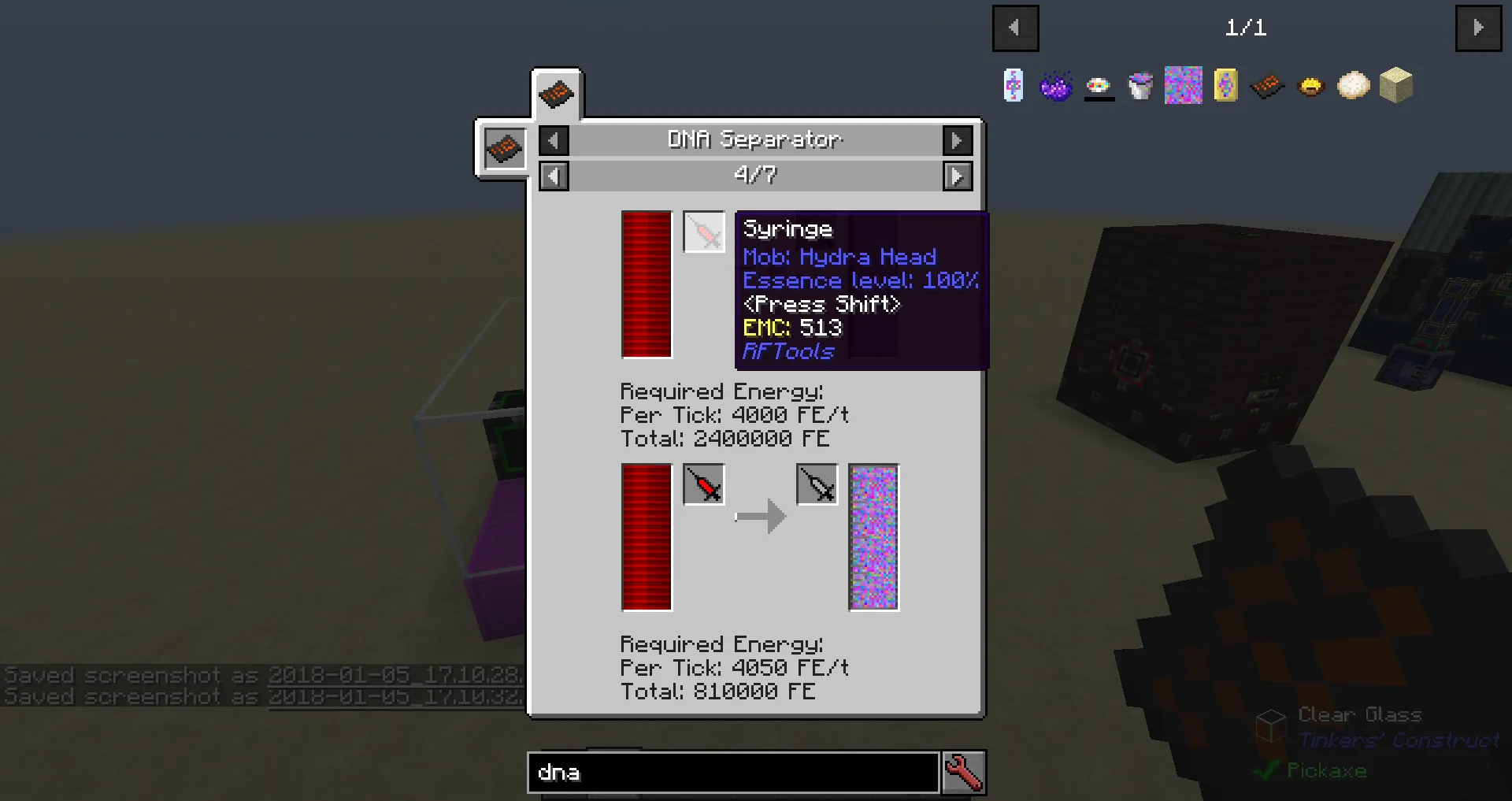
Task: Click the DNA Separator side tab on the left edge
Action: pos(503,148)
